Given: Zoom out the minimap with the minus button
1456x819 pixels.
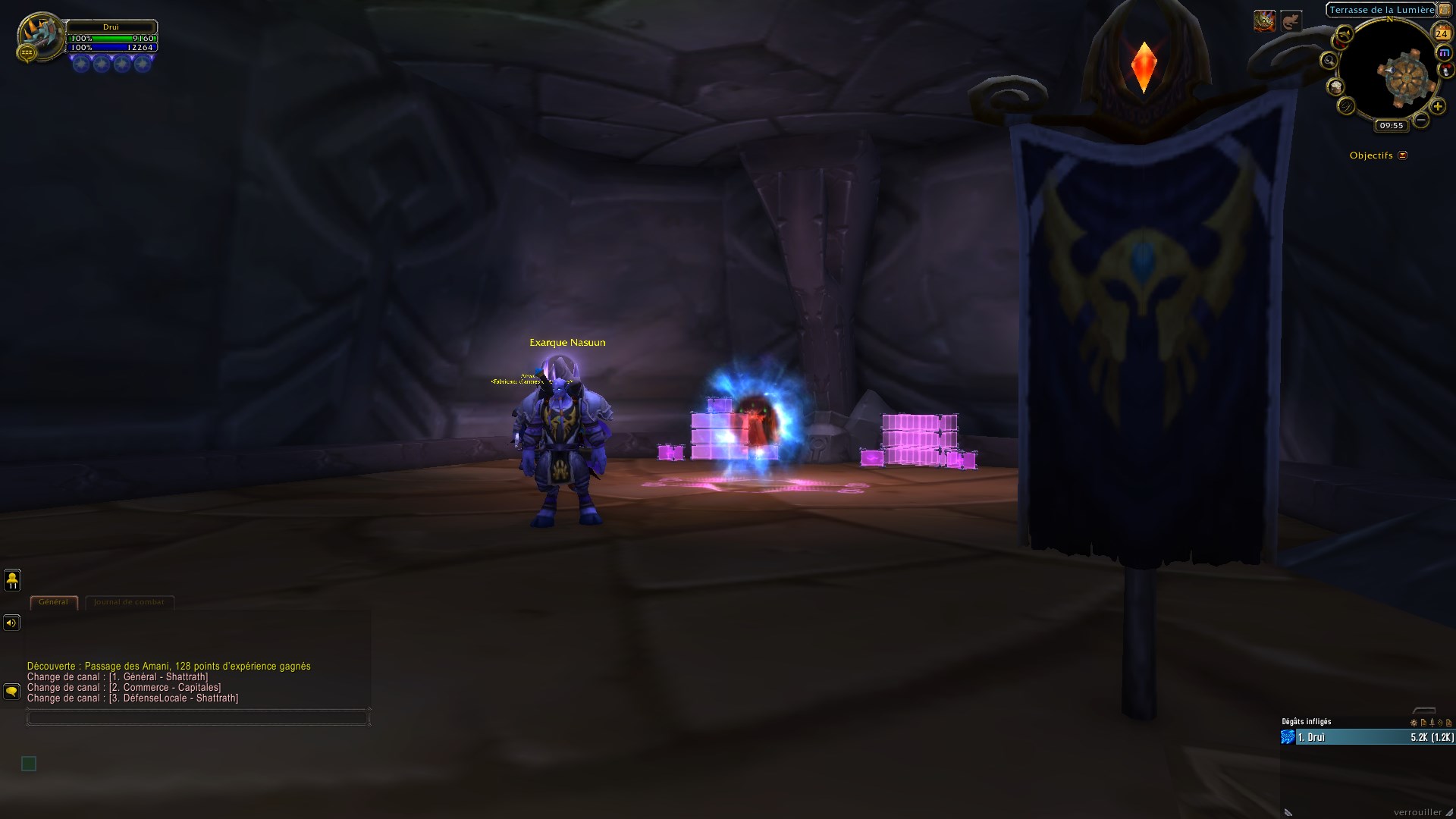Looking at the screenshot, I should [1420, 119].
